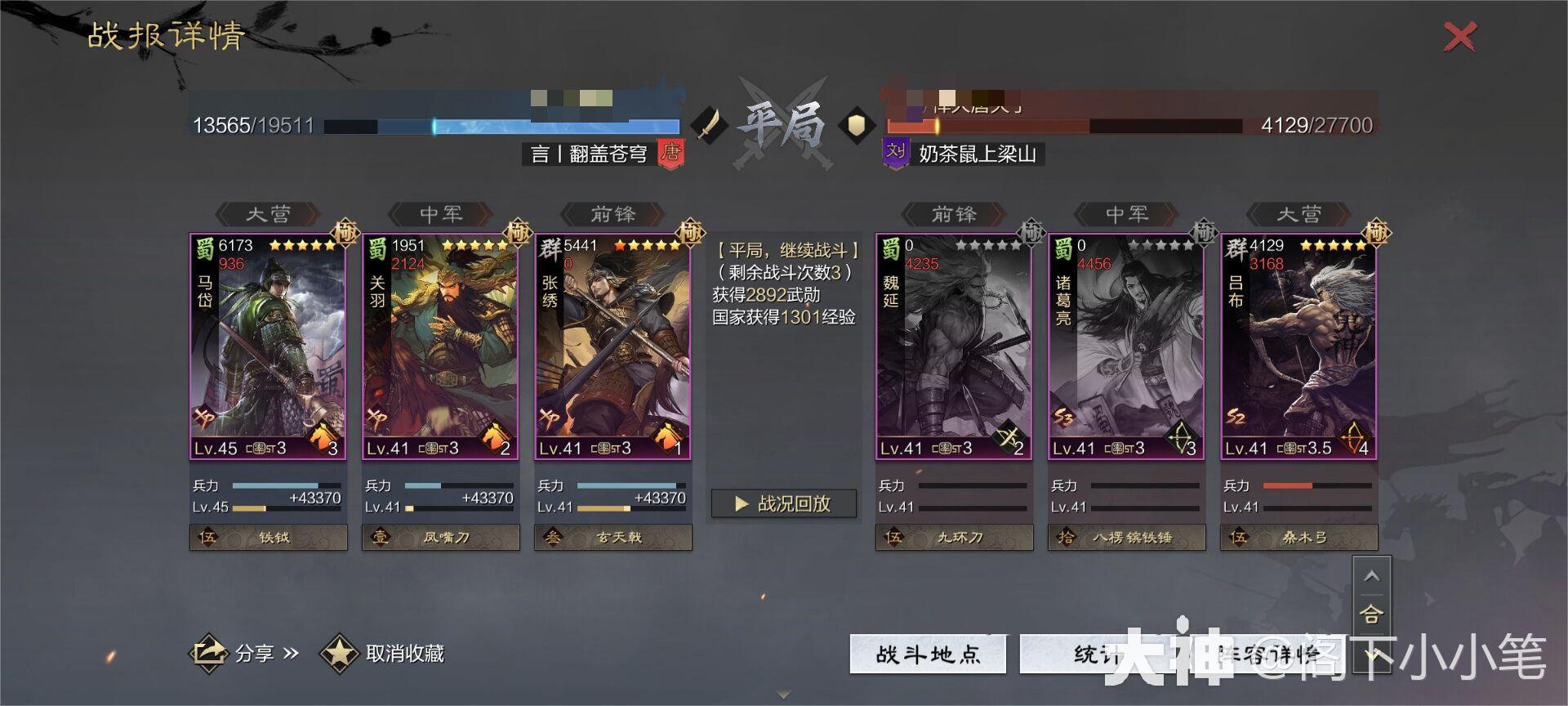Viewport: 1568px width, 706px height.
Task: Open the 关羽 general card details
Action: pyautogui.click(x=439, y=343)
